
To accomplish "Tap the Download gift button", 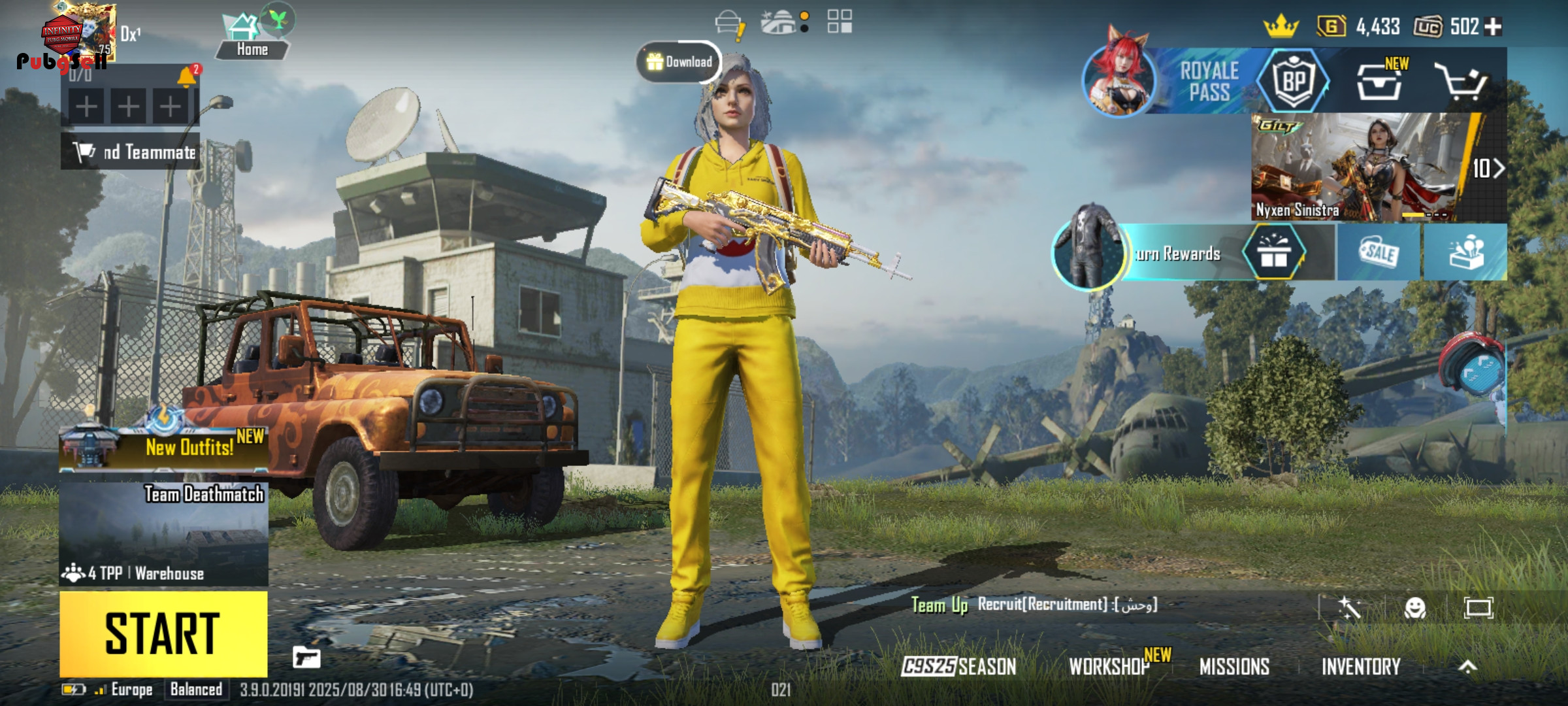I will [x=679, y=62].
